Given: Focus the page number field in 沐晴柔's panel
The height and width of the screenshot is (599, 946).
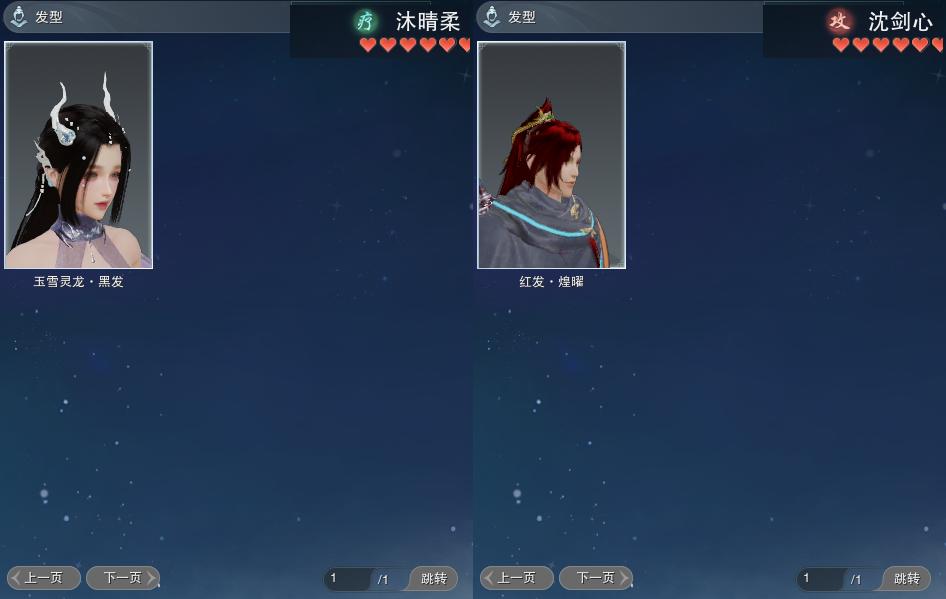Looking at the screenshot, I should pos(348,579).
